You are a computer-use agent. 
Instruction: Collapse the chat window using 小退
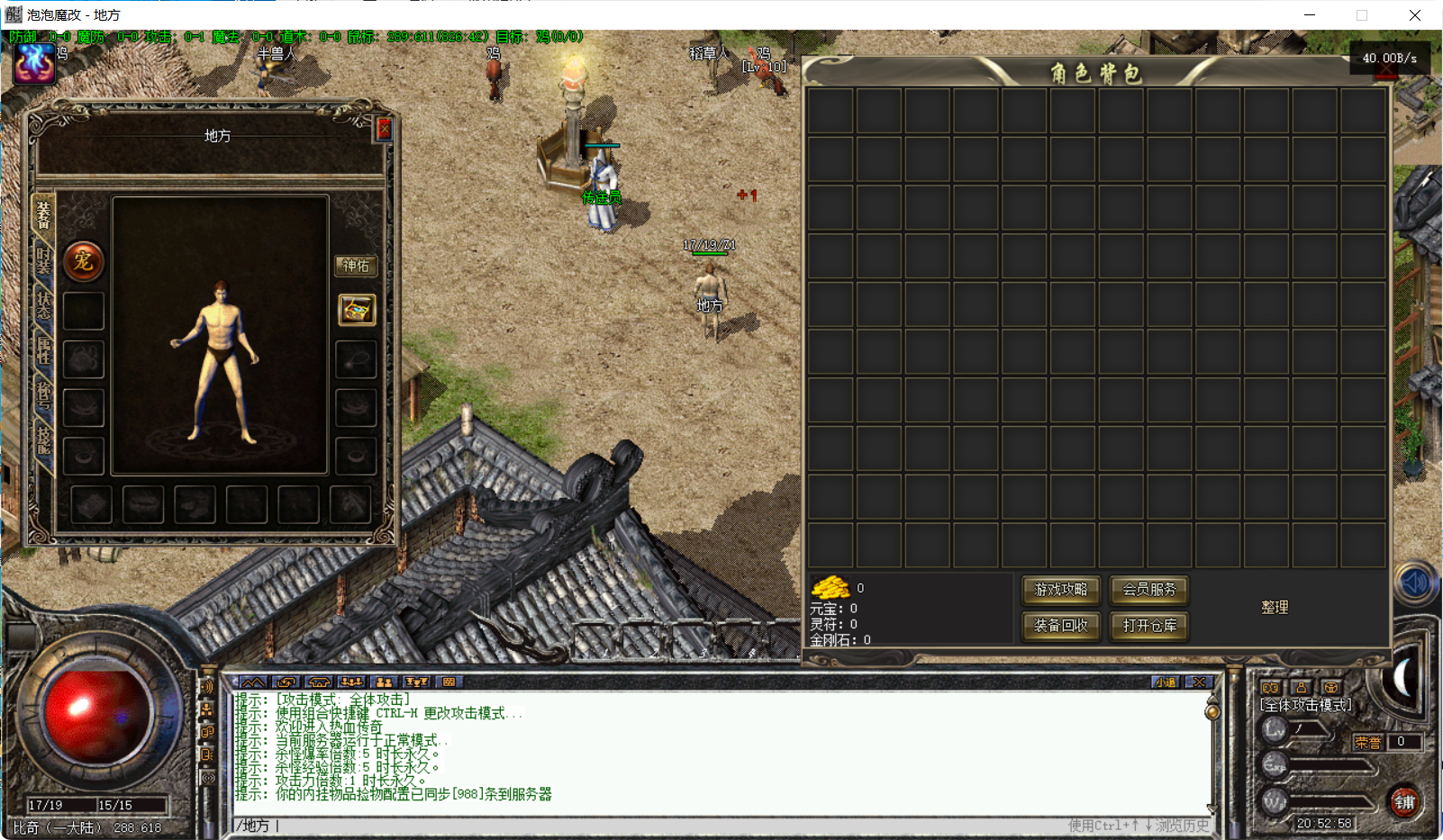(1165, 682)
